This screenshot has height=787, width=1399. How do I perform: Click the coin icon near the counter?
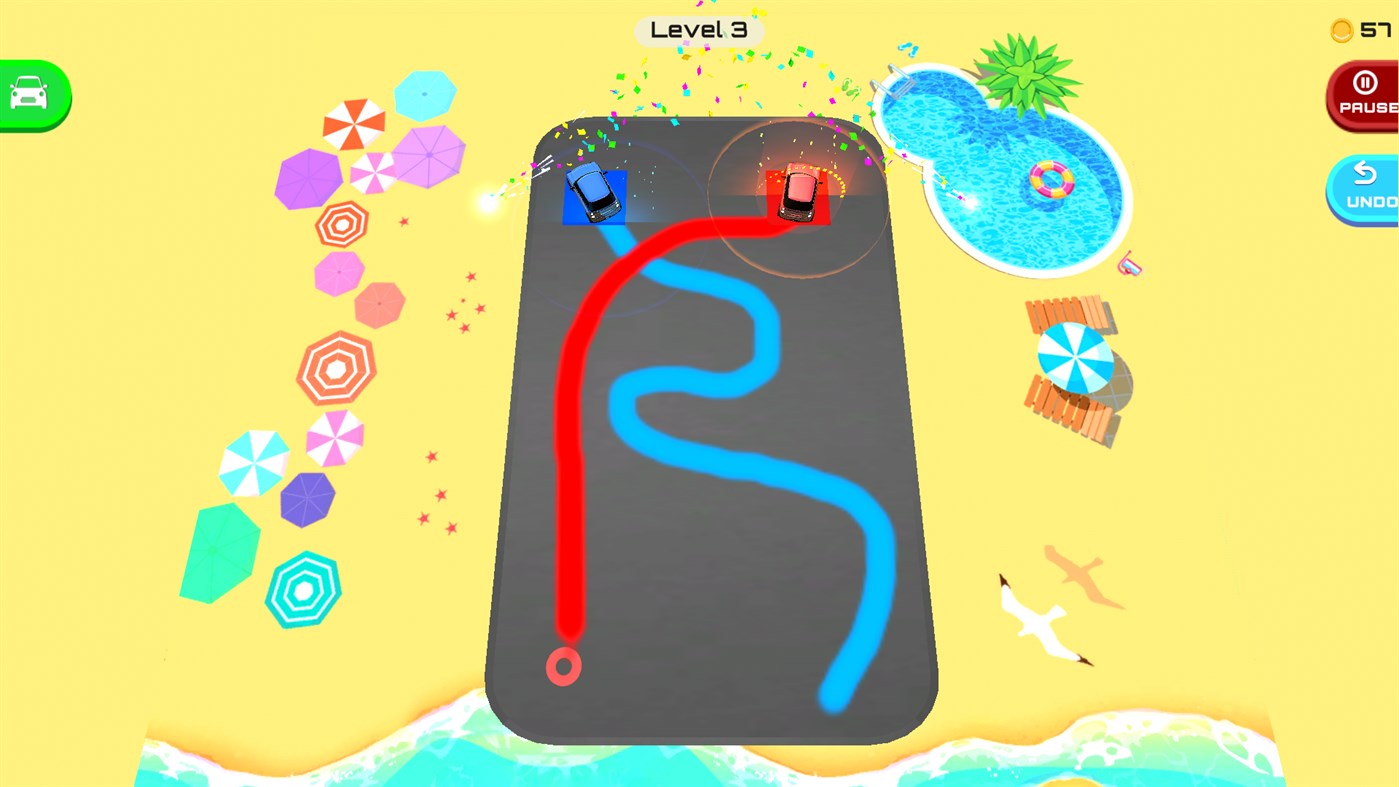click(1340, 30)
